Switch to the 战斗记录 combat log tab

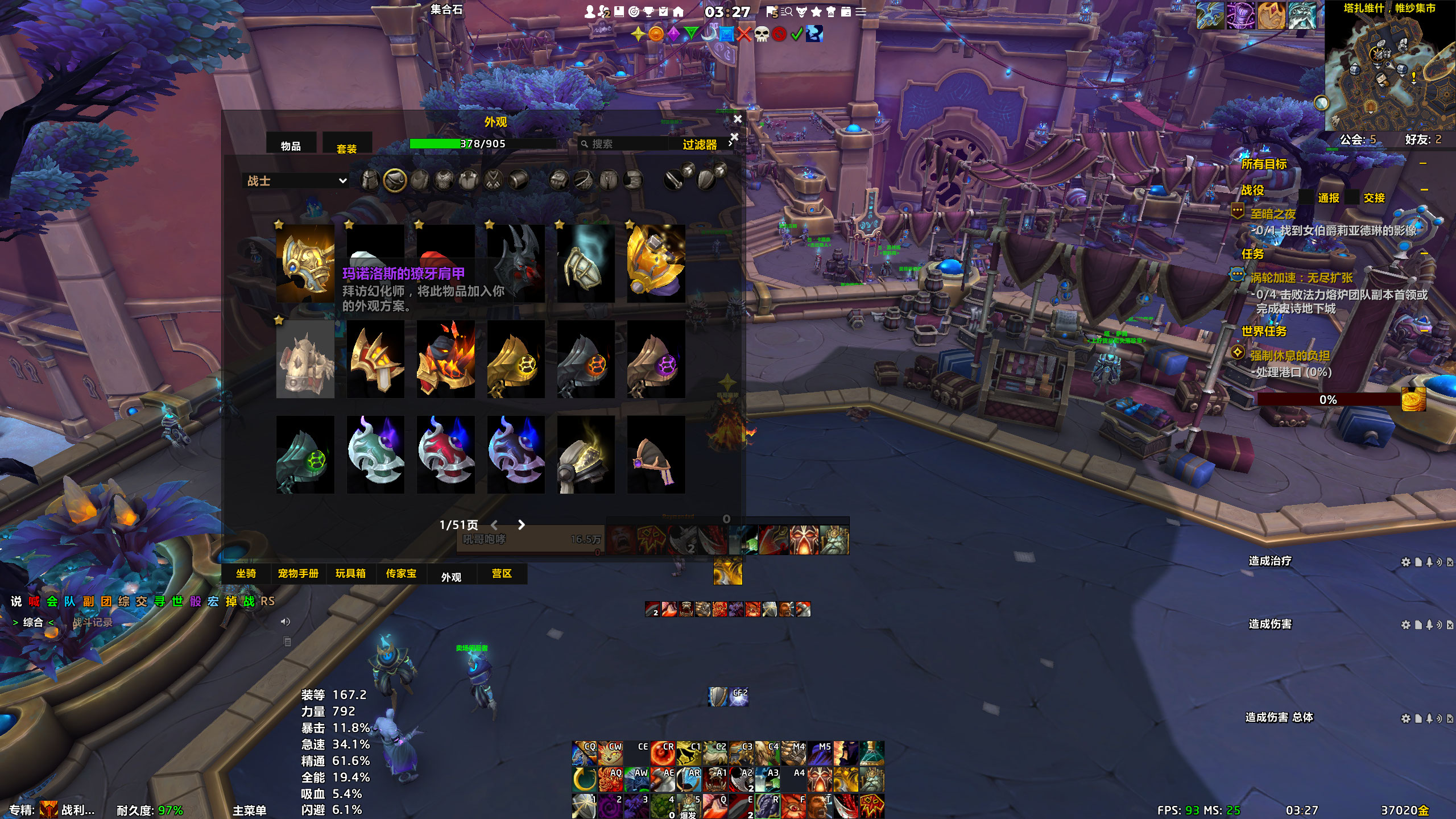point(93,622)
